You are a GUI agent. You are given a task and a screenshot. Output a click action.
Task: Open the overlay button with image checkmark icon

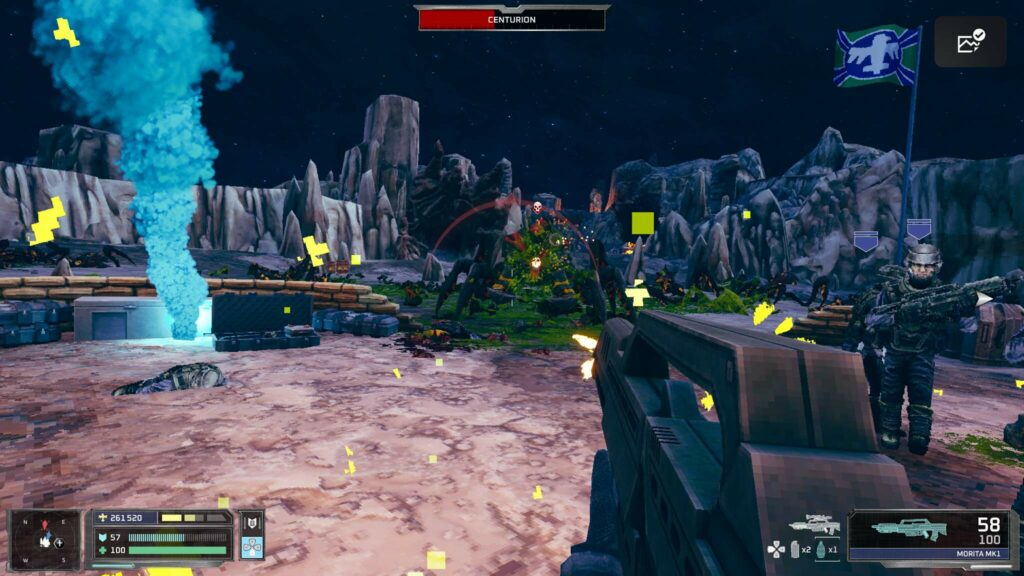click(x=970, y=41)
